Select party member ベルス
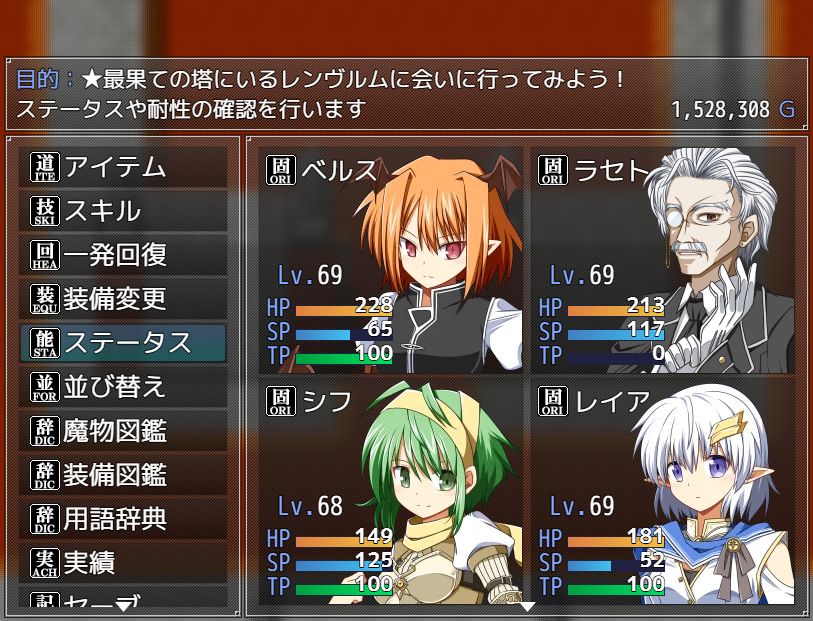Image resolution: width=813 pixels, height=621 pixels. [x=391, y=260]
